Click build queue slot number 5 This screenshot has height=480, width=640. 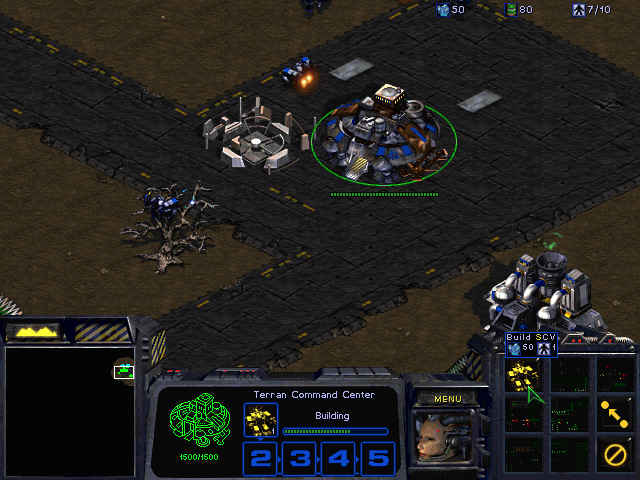pyautogui.click(x=377, y=459)
